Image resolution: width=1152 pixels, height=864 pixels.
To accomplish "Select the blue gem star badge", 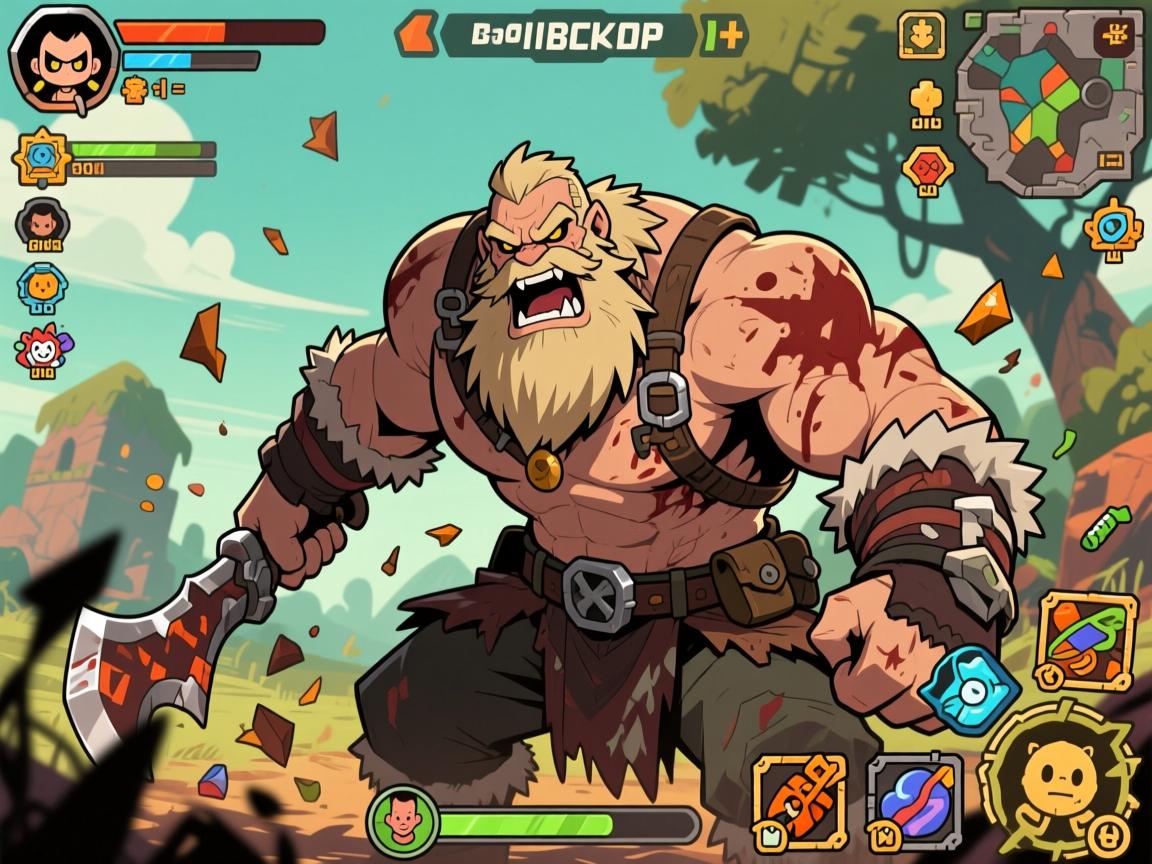I will click(42, 157).
